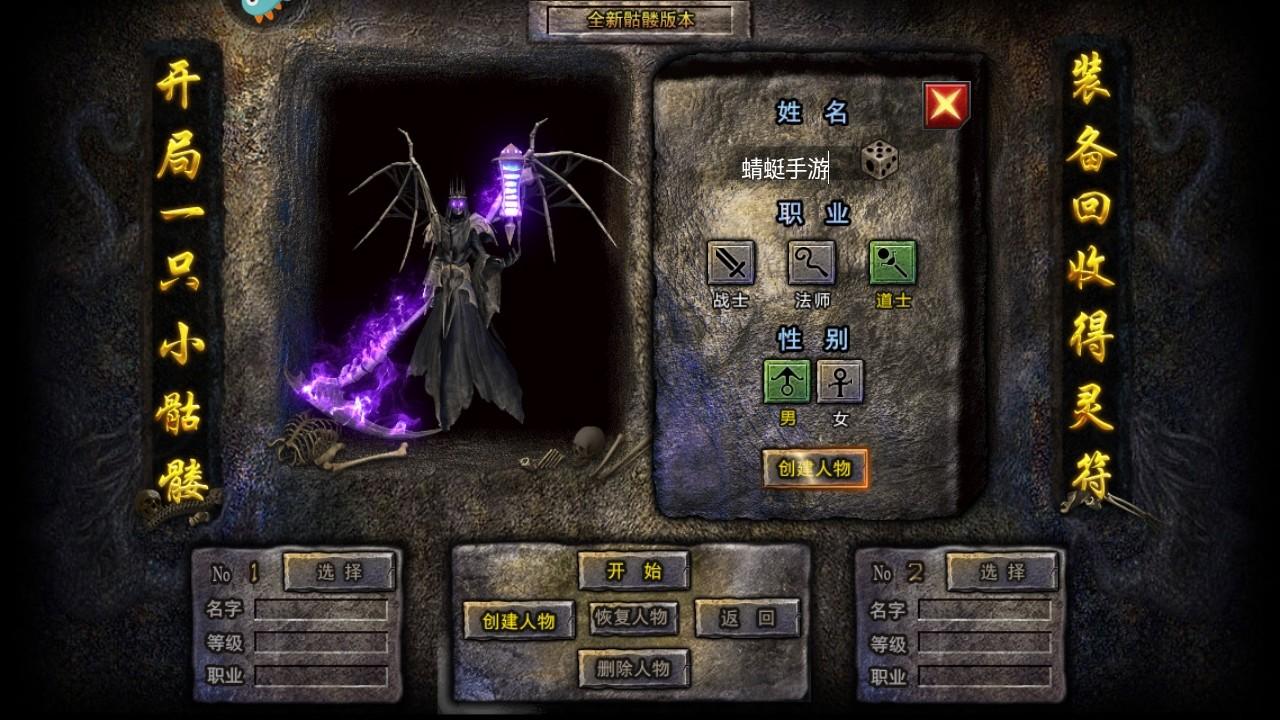Select the 战士 (Warrior) class icon
The width and height of the screenshot is (1280, 720).
click(x=729, y=263)
